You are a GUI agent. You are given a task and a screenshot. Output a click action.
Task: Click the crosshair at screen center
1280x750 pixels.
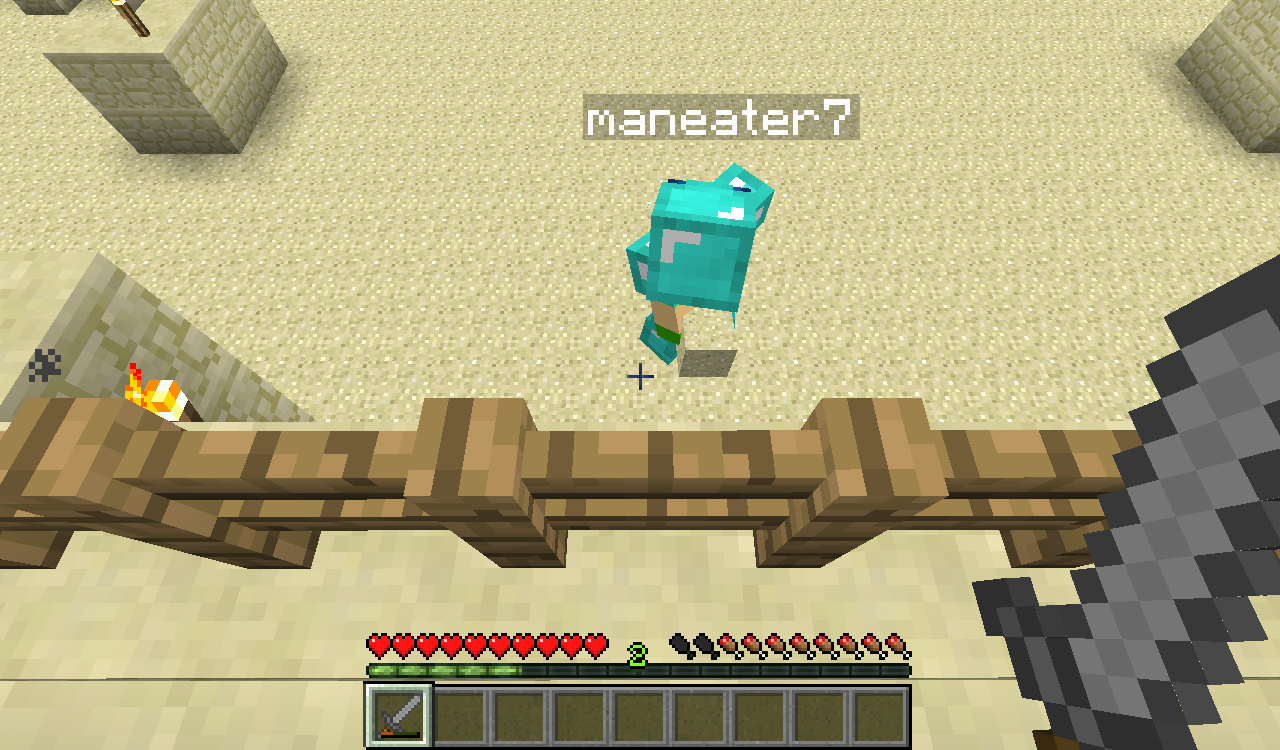coord(640,375)
